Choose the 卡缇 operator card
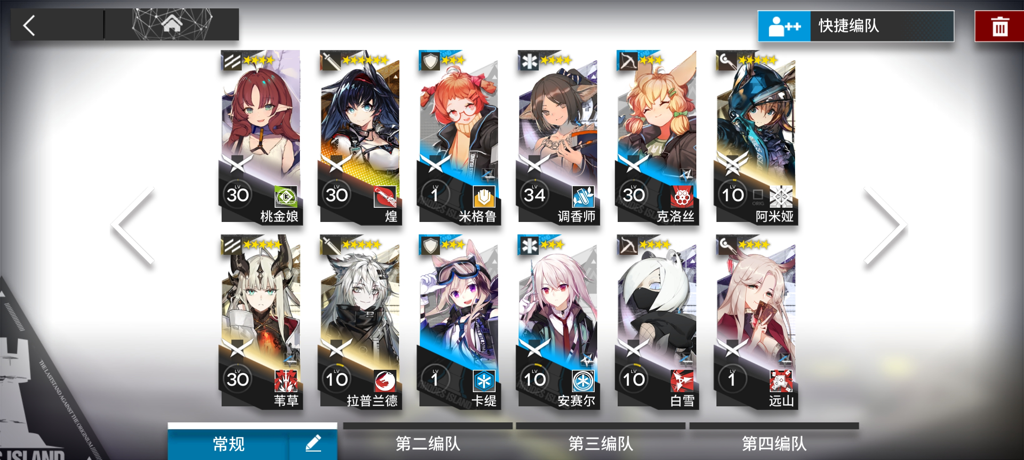This screenshot has height=460, width=1024. [458, 322]
